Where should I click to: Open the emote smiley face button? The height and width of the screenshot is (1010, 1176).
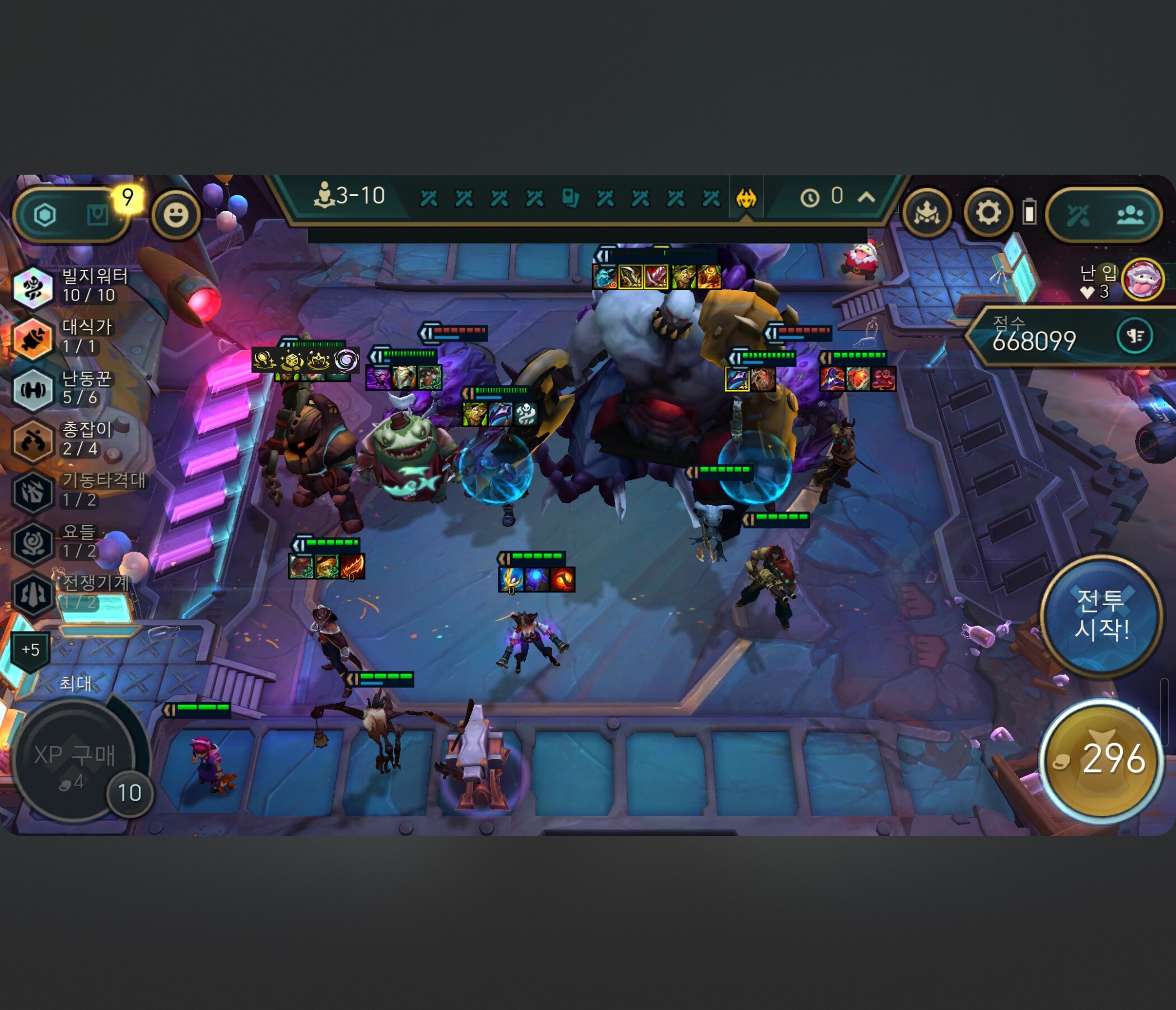click(x=176, y=215)
